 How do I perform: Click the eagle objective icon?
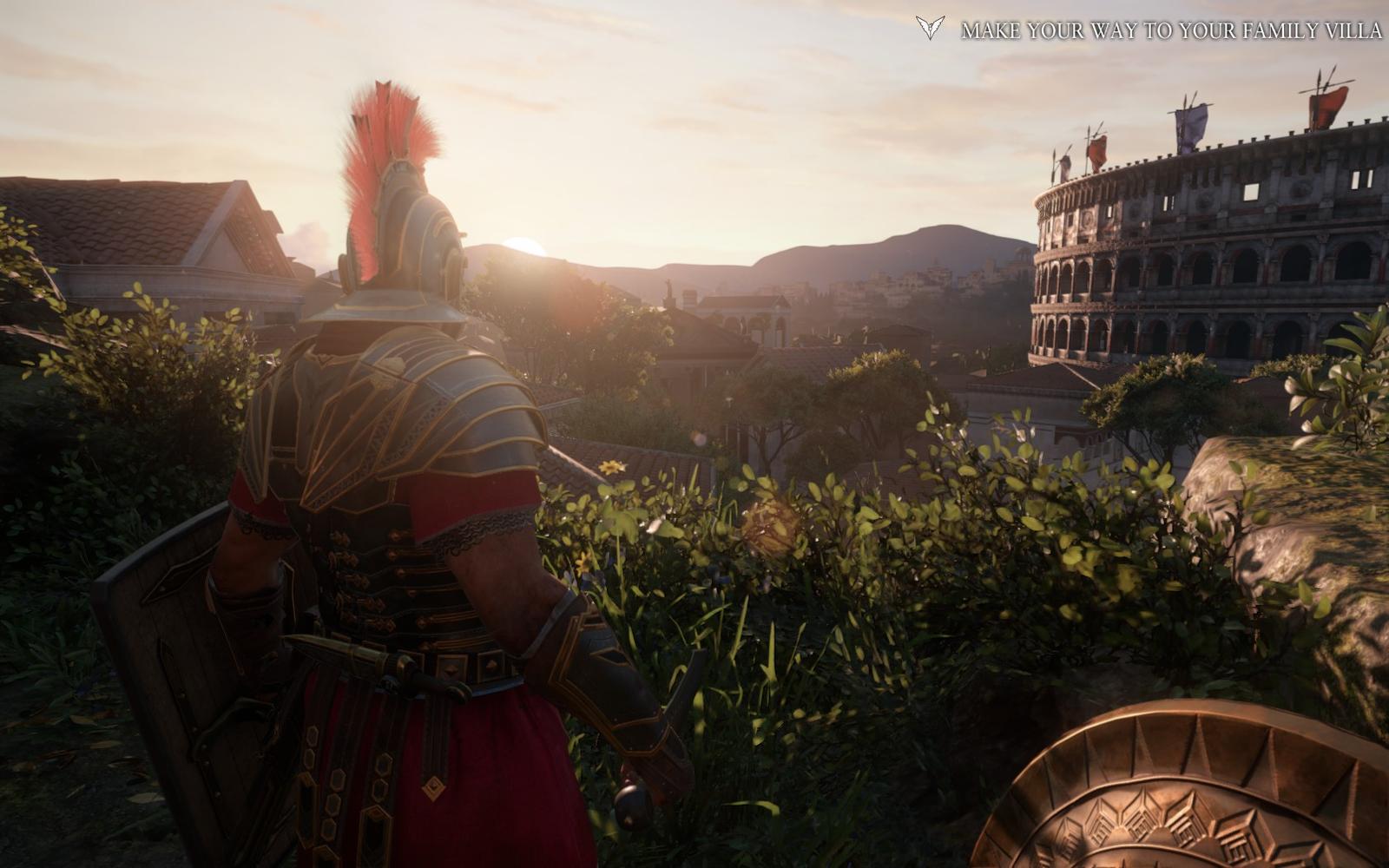point(930,29)
